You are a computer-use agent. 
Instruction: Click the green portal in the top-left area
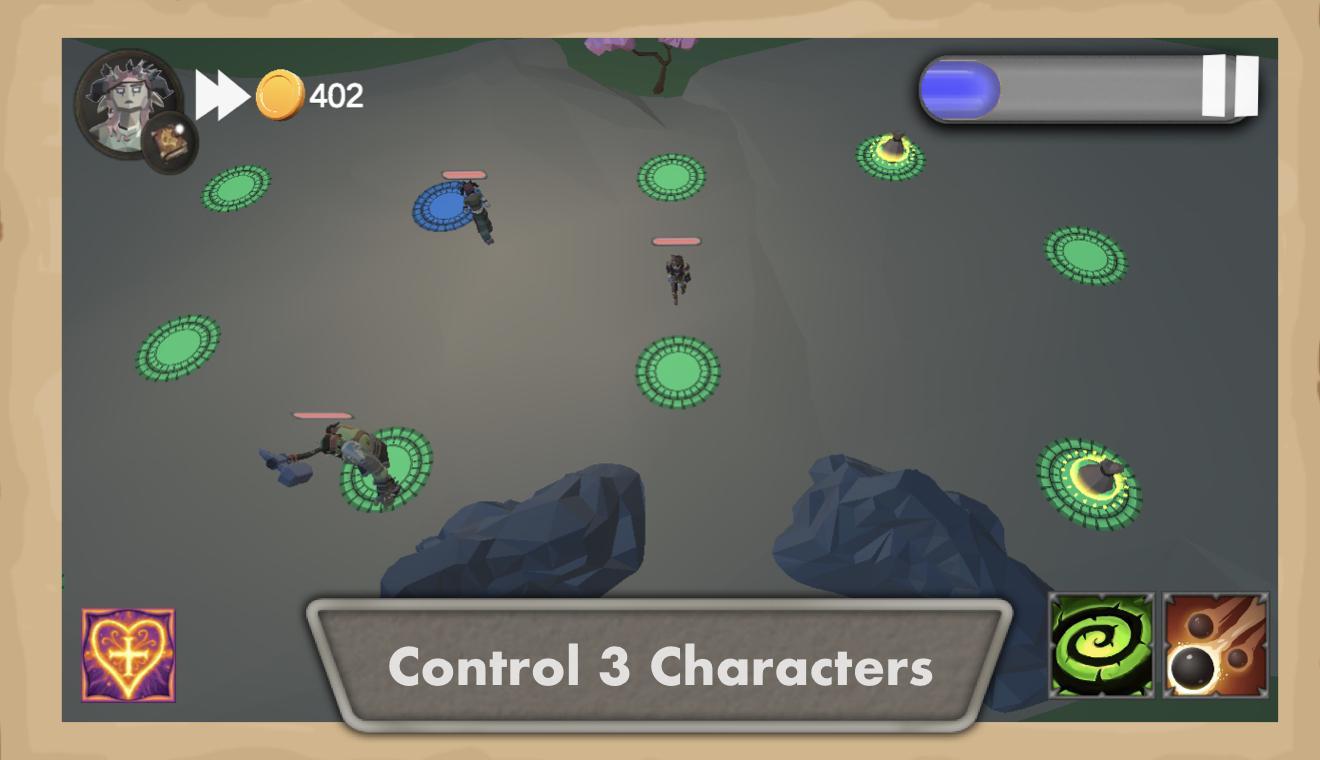238,188
